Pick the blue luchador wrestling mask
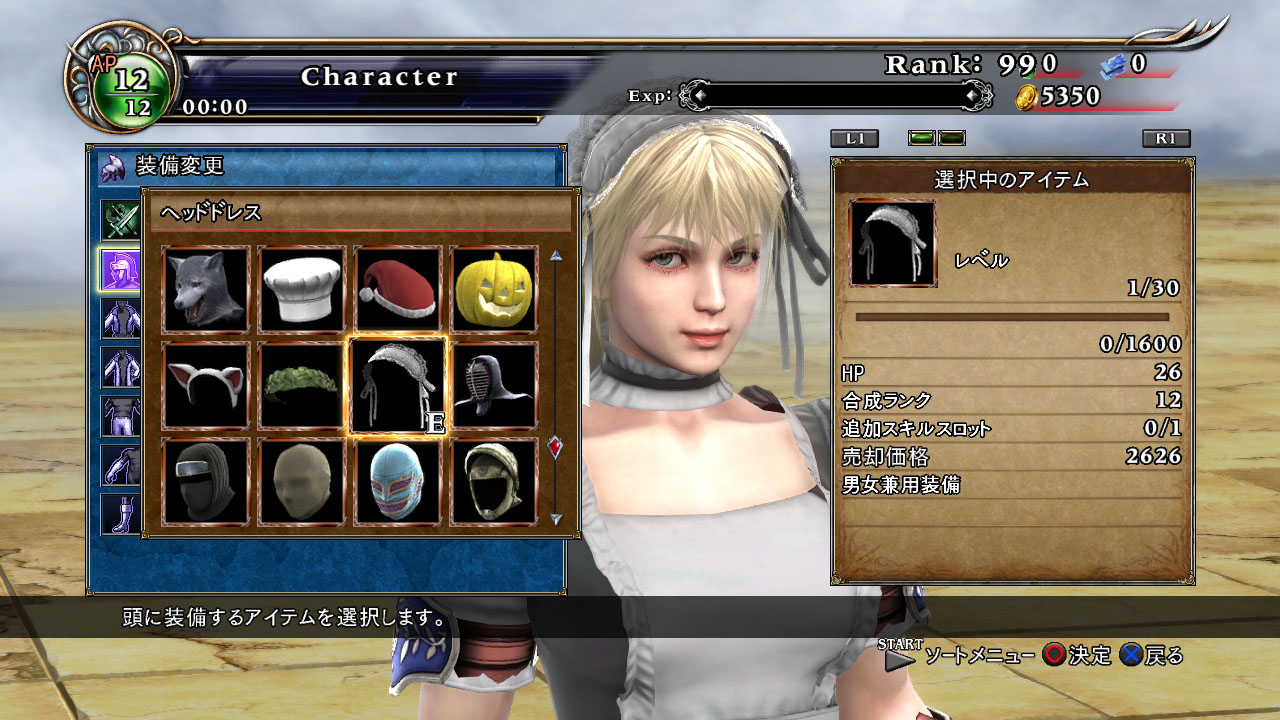 [x=398, y=482]
